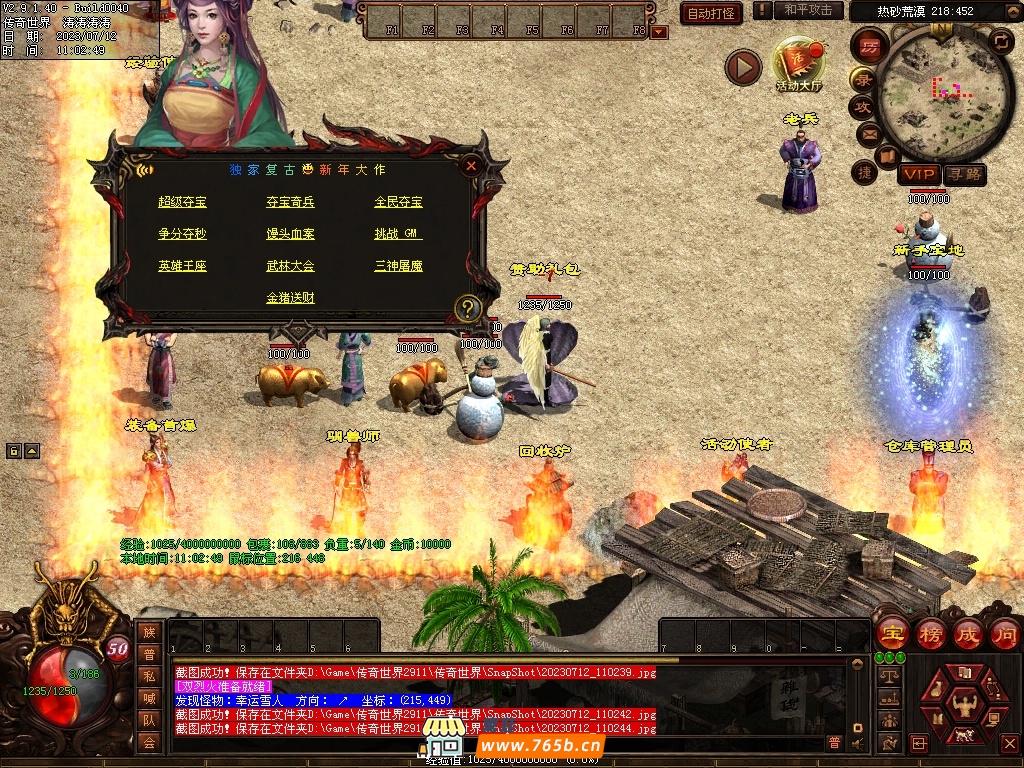
Task: Open the VIP panel
Action: tap(917, 174)
